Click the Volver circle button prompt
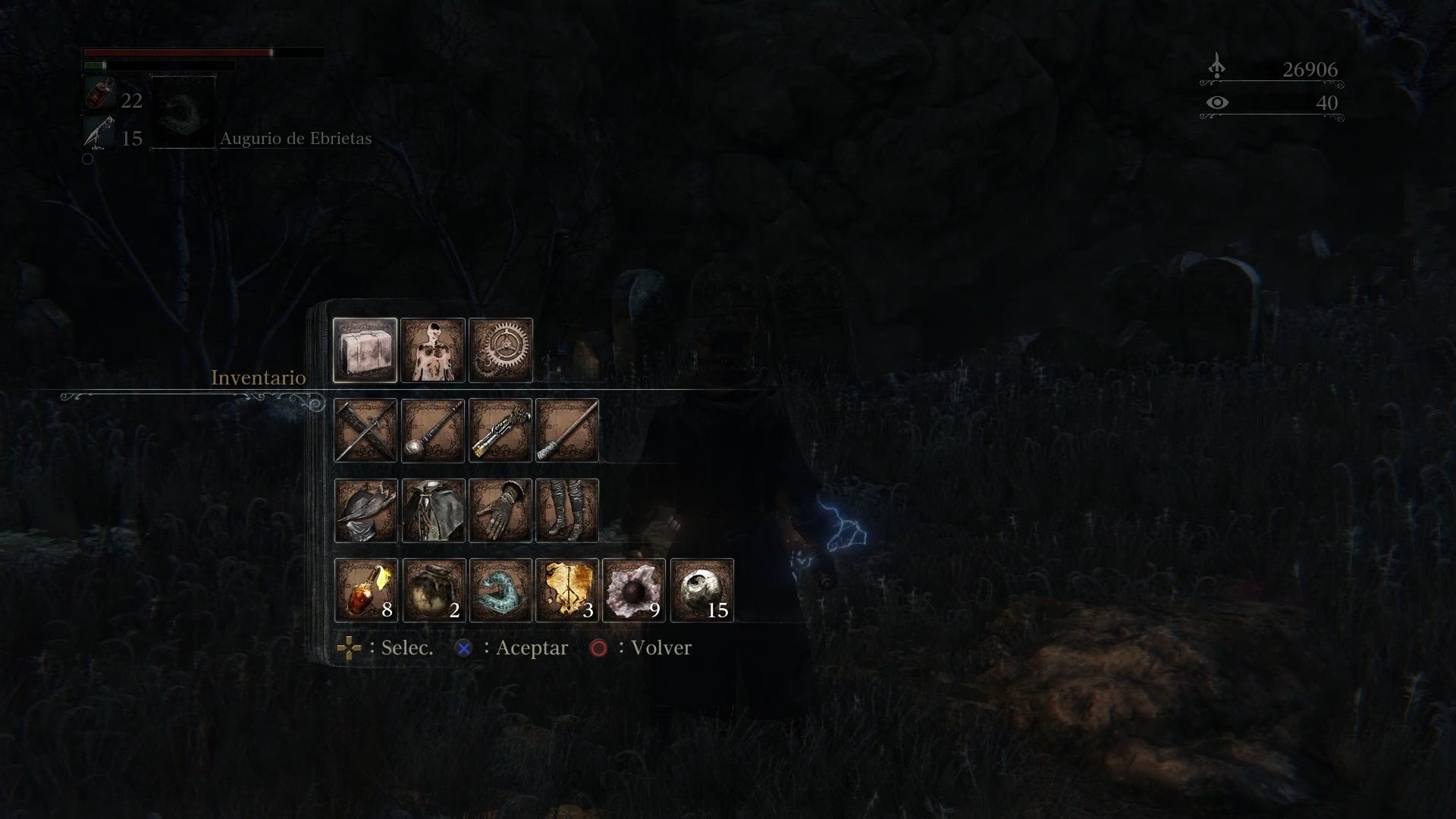Image resolution: width=1456 pixels, height=819 pixels. [x=600, y=648]
